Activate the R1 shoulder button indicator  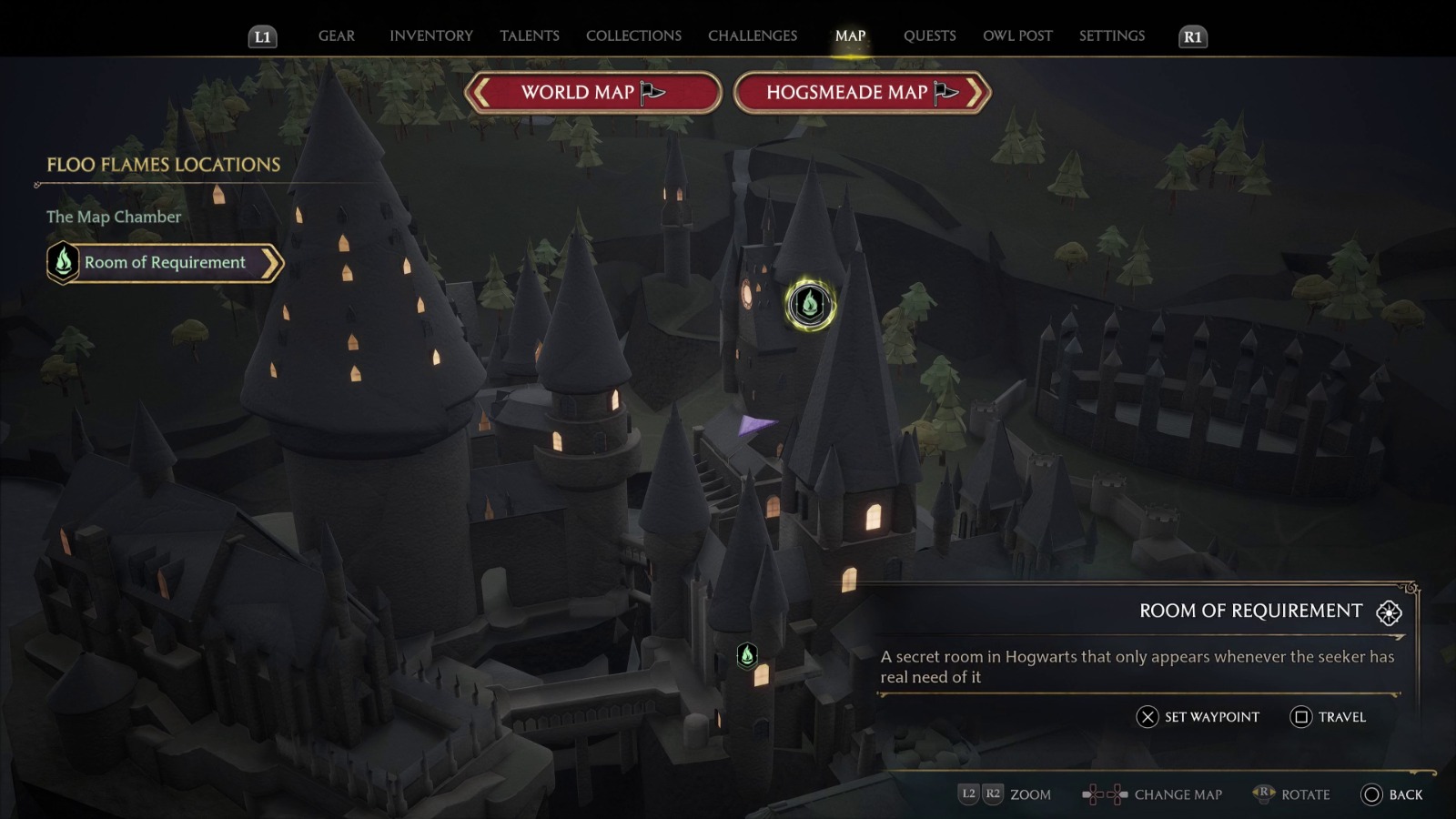pos(1192,37)
